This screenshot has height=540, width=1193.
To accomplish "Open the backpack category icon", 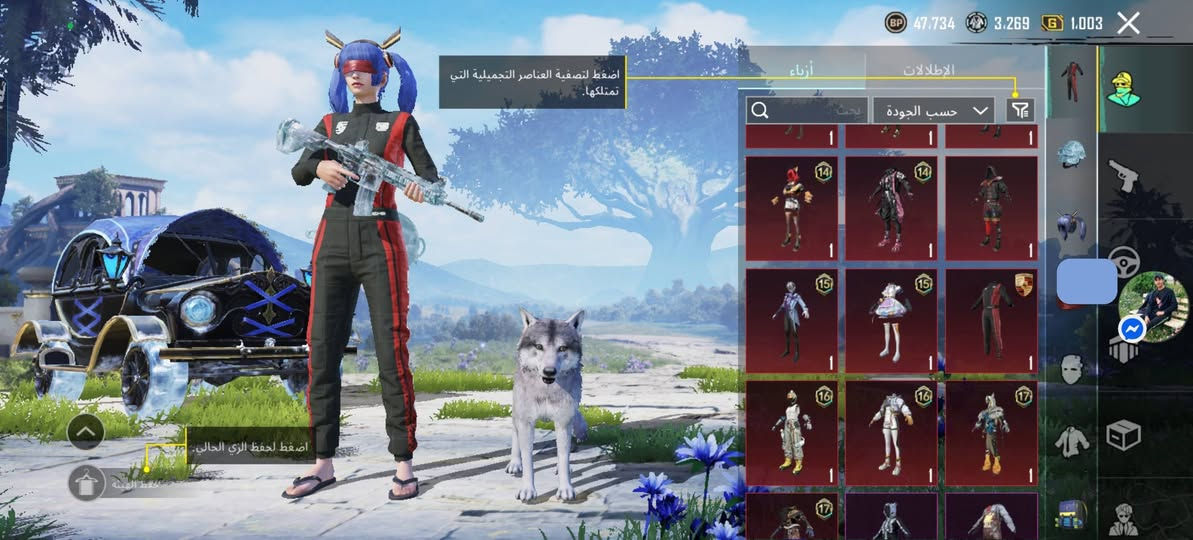I will 1071,515.
